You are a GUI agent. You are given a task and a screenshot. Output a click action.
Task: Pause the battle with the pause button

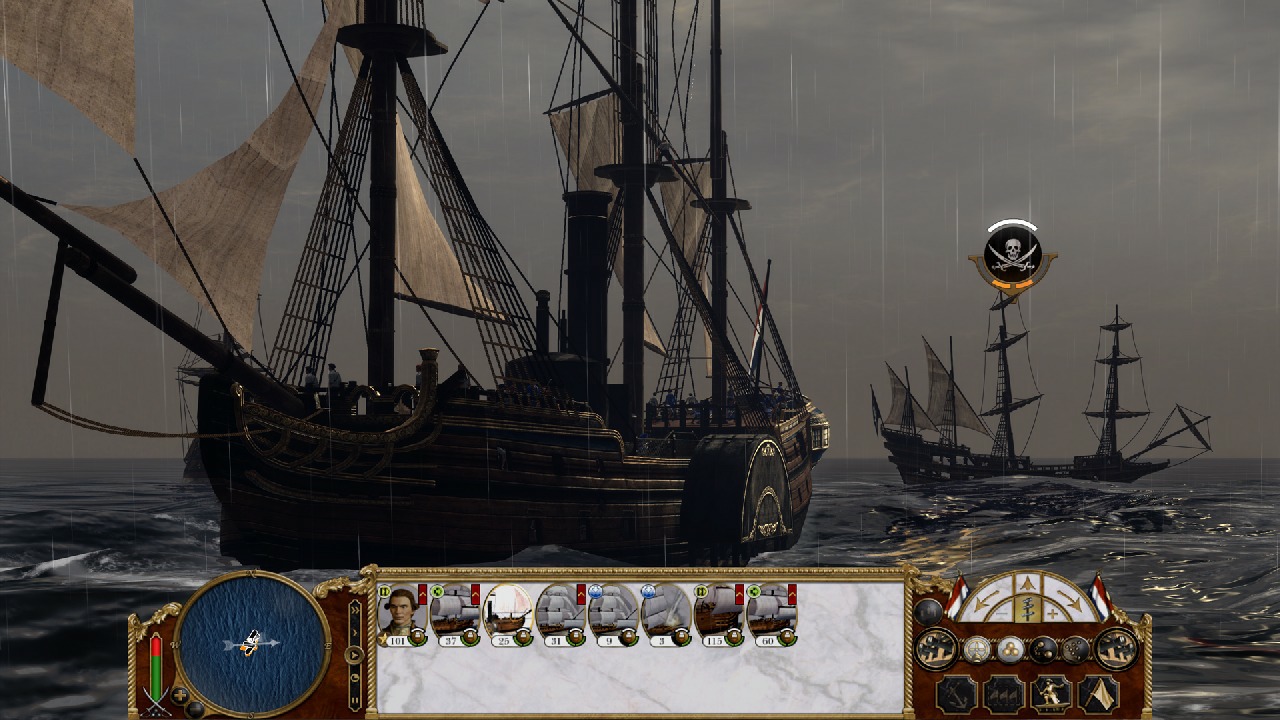click(354, 701)
